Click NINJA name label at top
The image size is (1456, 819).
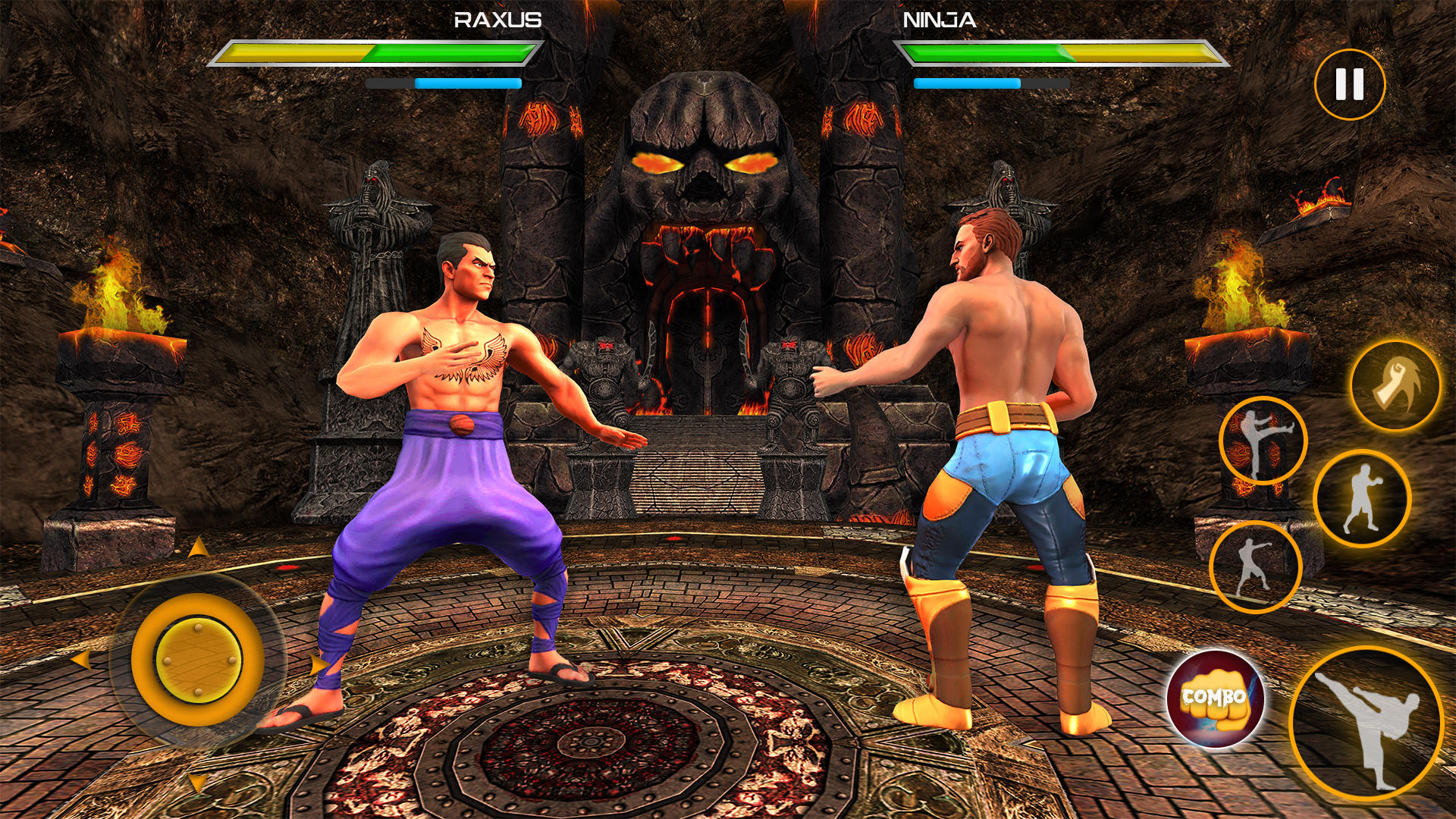pyautogui.click(x=940, y=19)
